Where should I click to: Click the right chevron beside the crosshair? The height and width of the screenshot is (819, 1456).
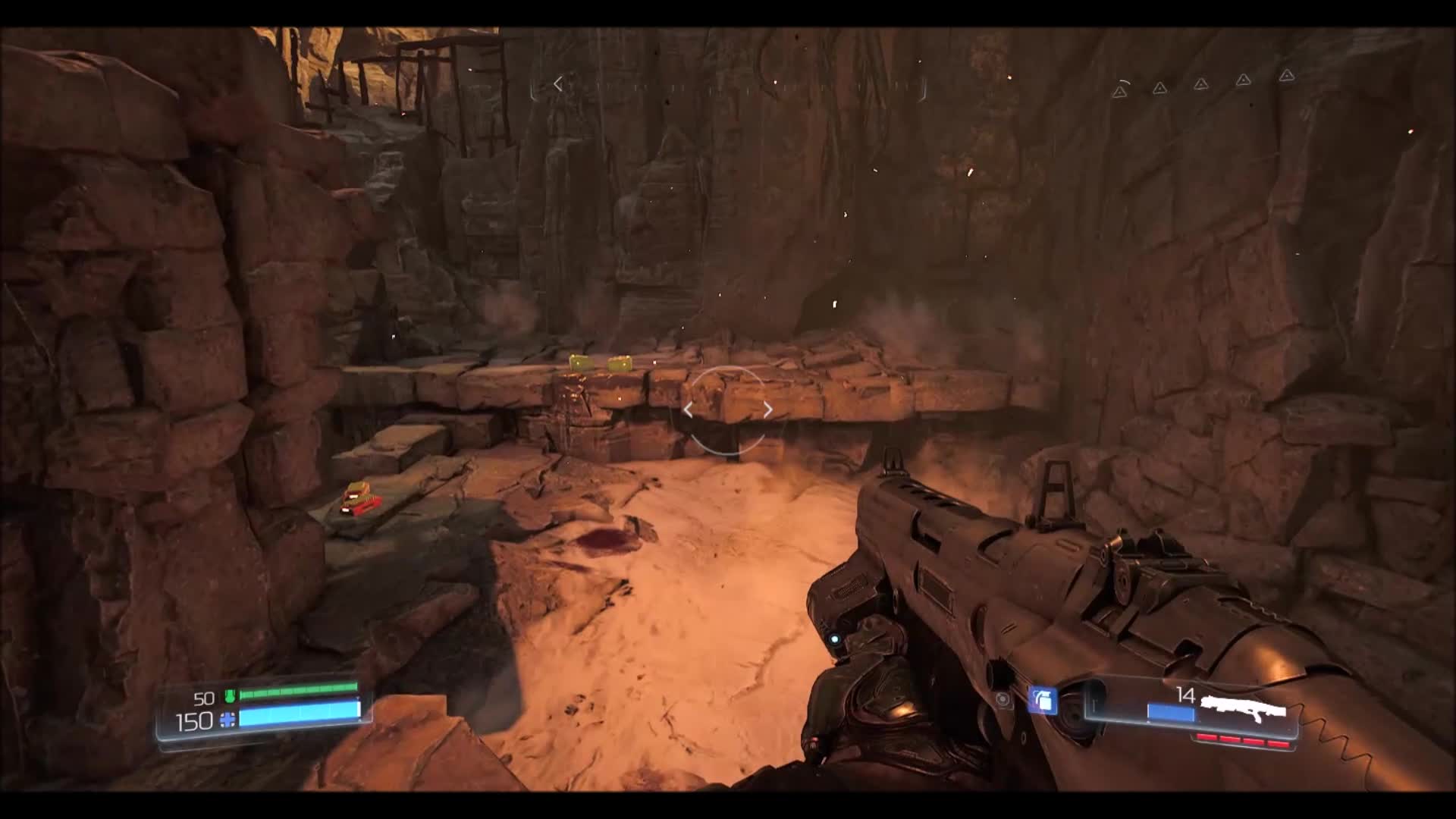tap(768, 409)
